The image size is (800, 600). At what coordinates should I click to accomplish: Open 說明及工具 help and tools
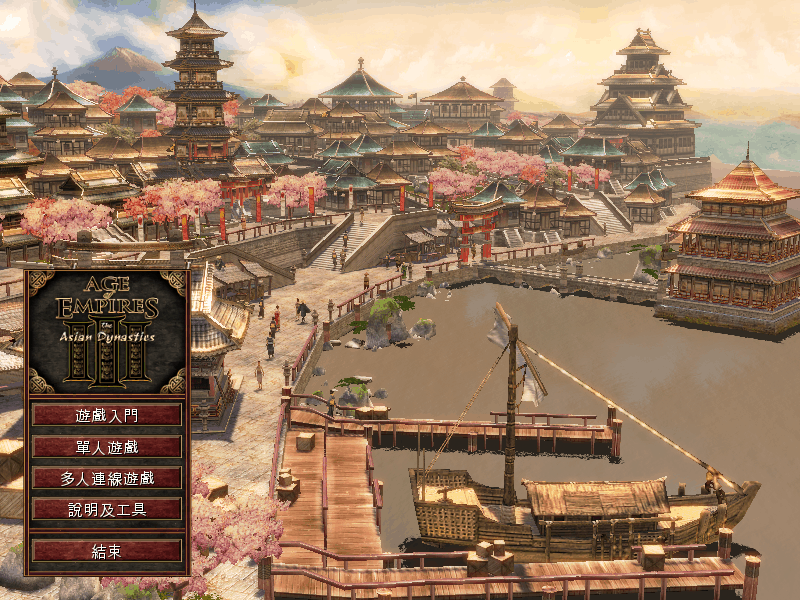pyautogui.click(x=107, y=510)
